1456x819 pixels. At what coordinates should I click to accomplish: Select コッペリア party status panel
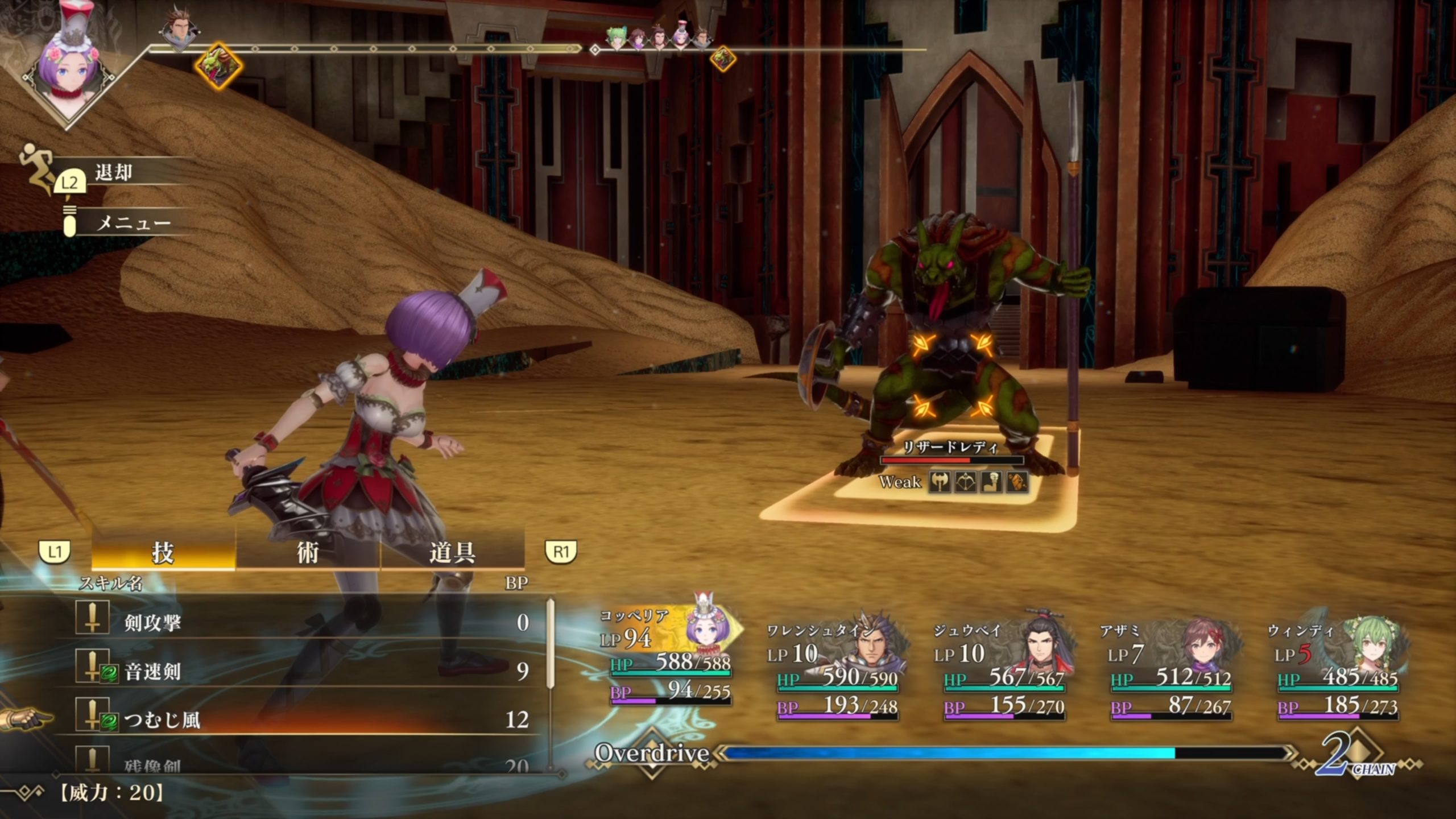(x=669, y=660)
